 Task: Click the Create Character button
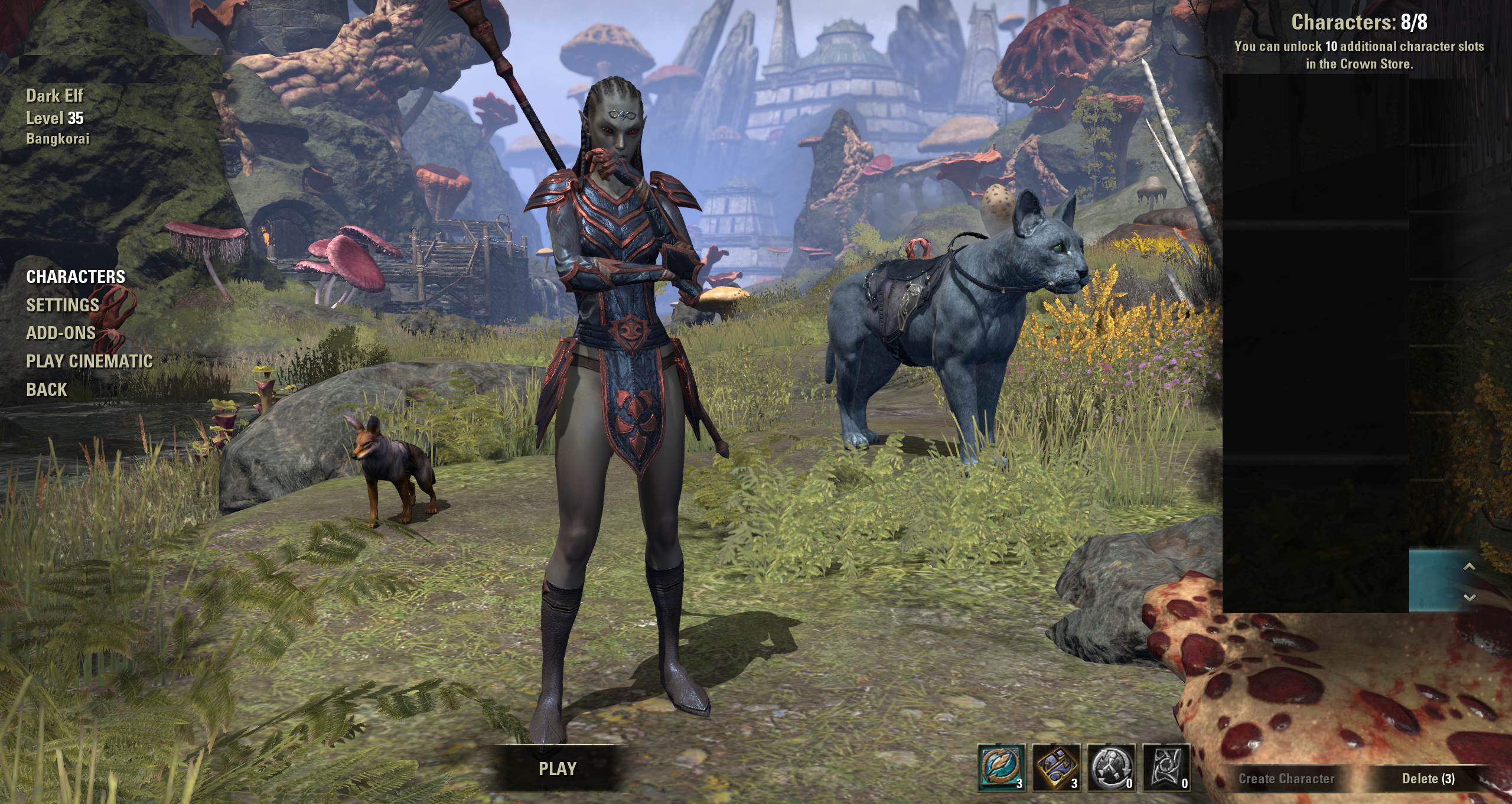pos(1286,779)
